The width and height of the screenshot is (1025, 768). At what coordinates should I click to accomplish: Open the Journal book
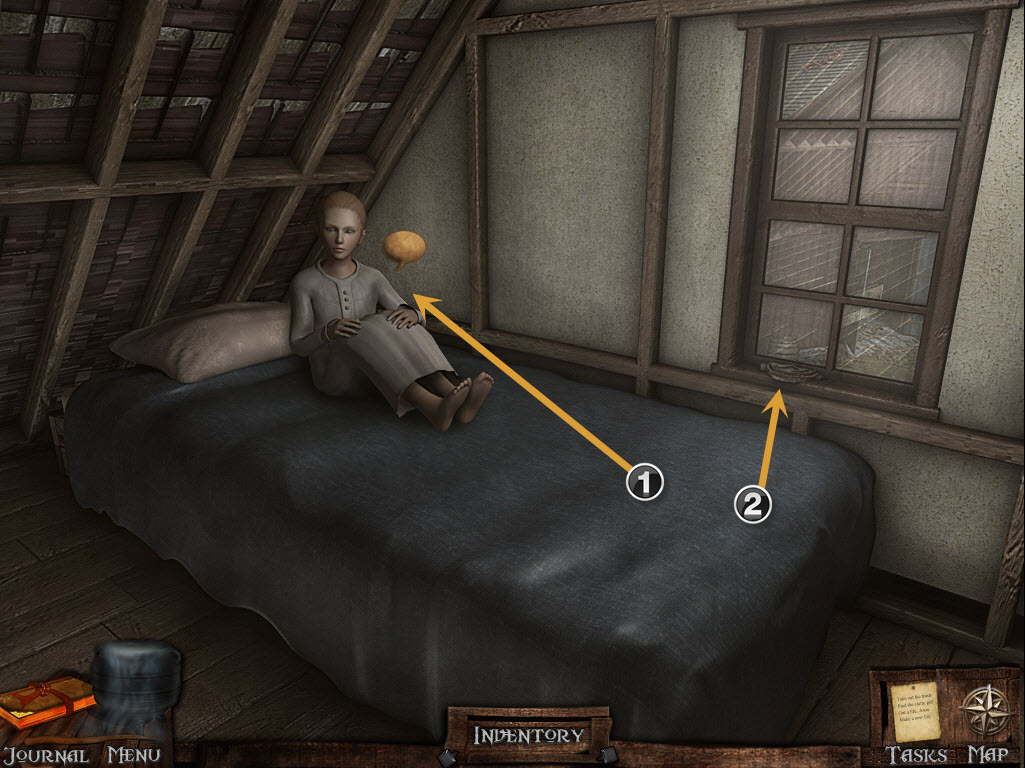tap(45, 703)
